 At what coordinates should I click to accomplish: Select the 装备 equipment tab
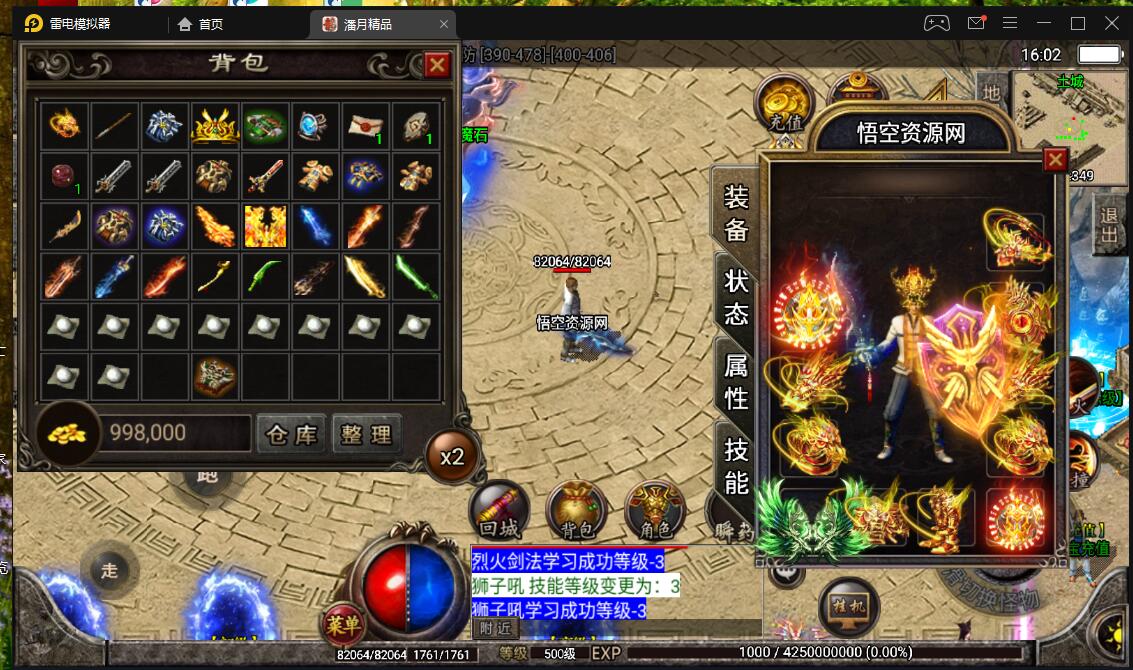click(x=736, y=213)
